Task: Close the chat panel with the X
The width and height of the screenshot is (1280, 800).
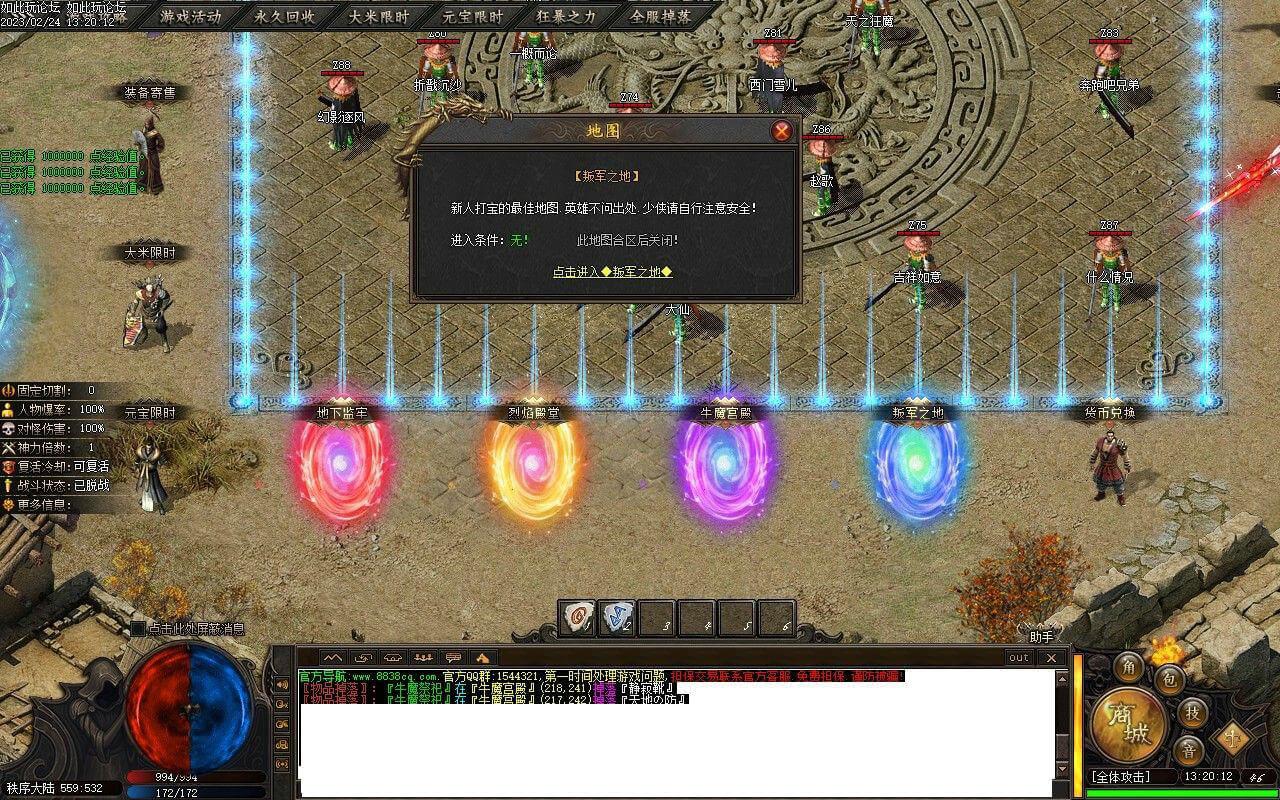Action: pos(1050,657)
